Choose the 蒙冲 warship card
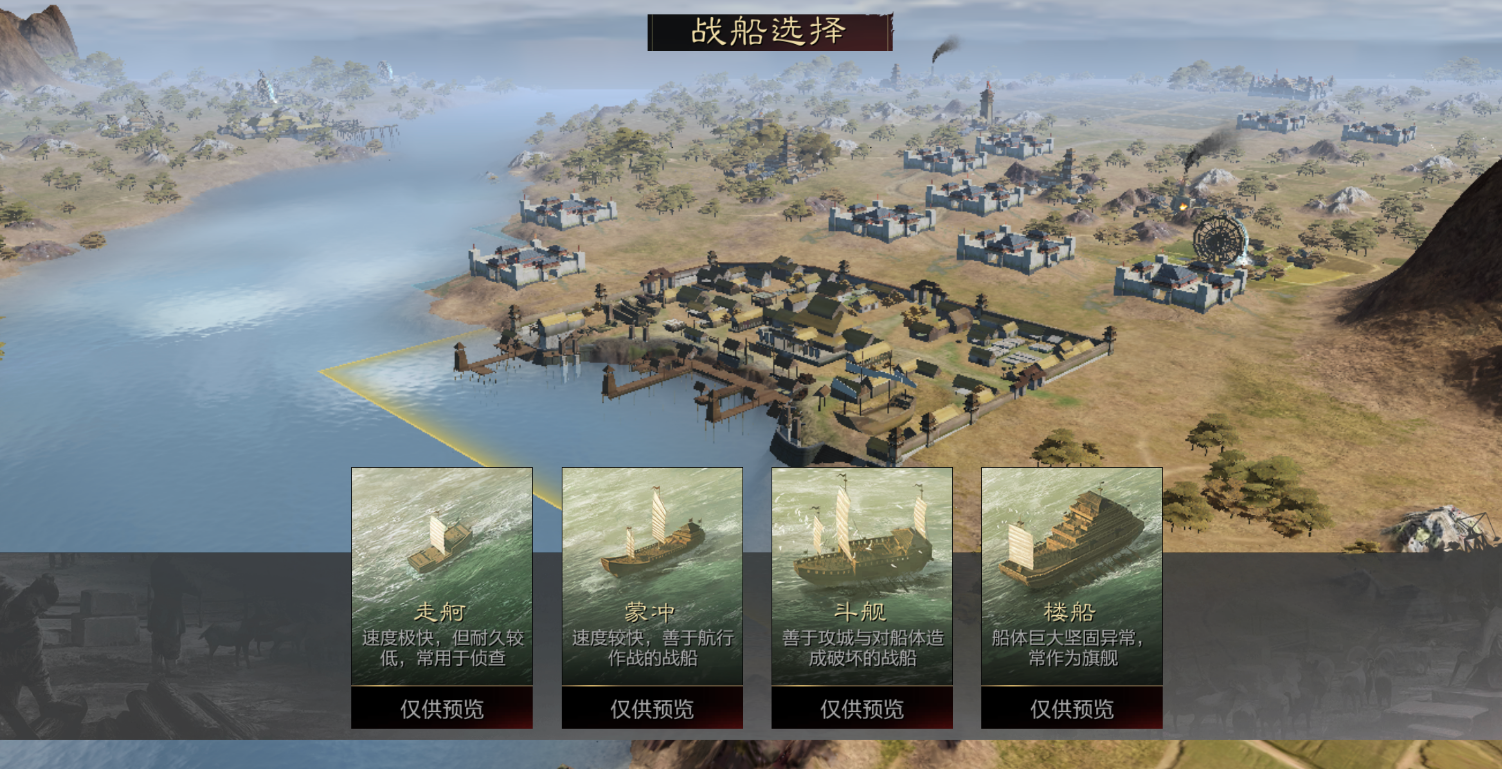 coord(652,575)
